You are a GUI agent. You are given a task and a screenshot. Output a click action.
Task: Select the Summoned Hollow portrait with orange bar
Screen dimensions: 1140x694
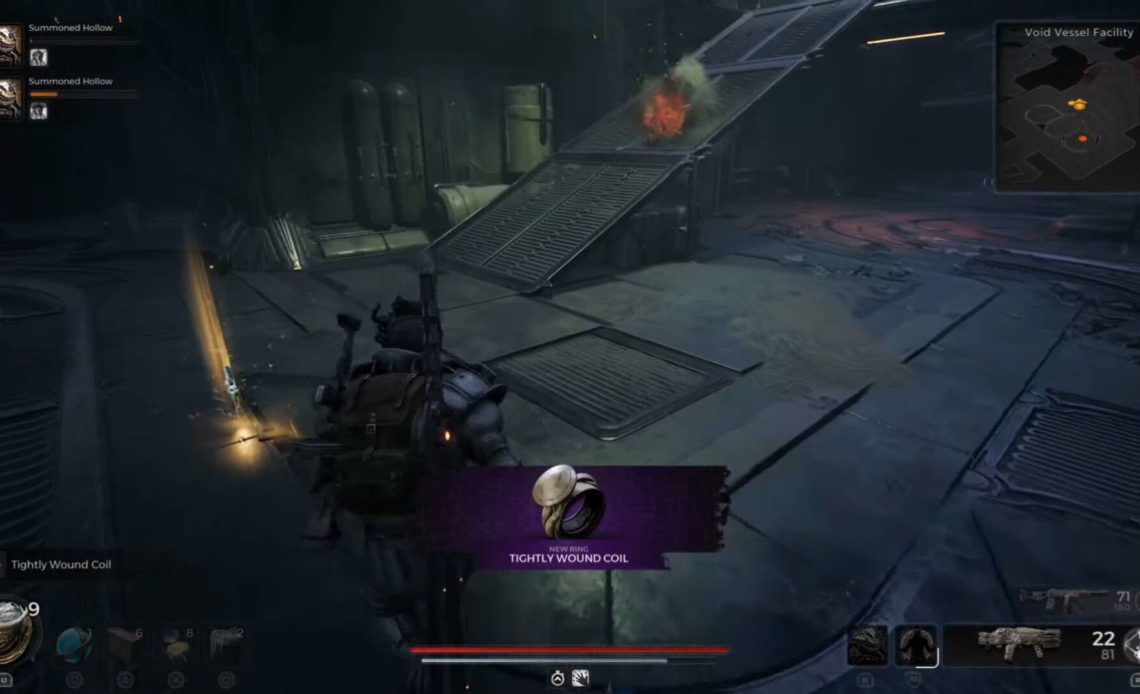10,97
